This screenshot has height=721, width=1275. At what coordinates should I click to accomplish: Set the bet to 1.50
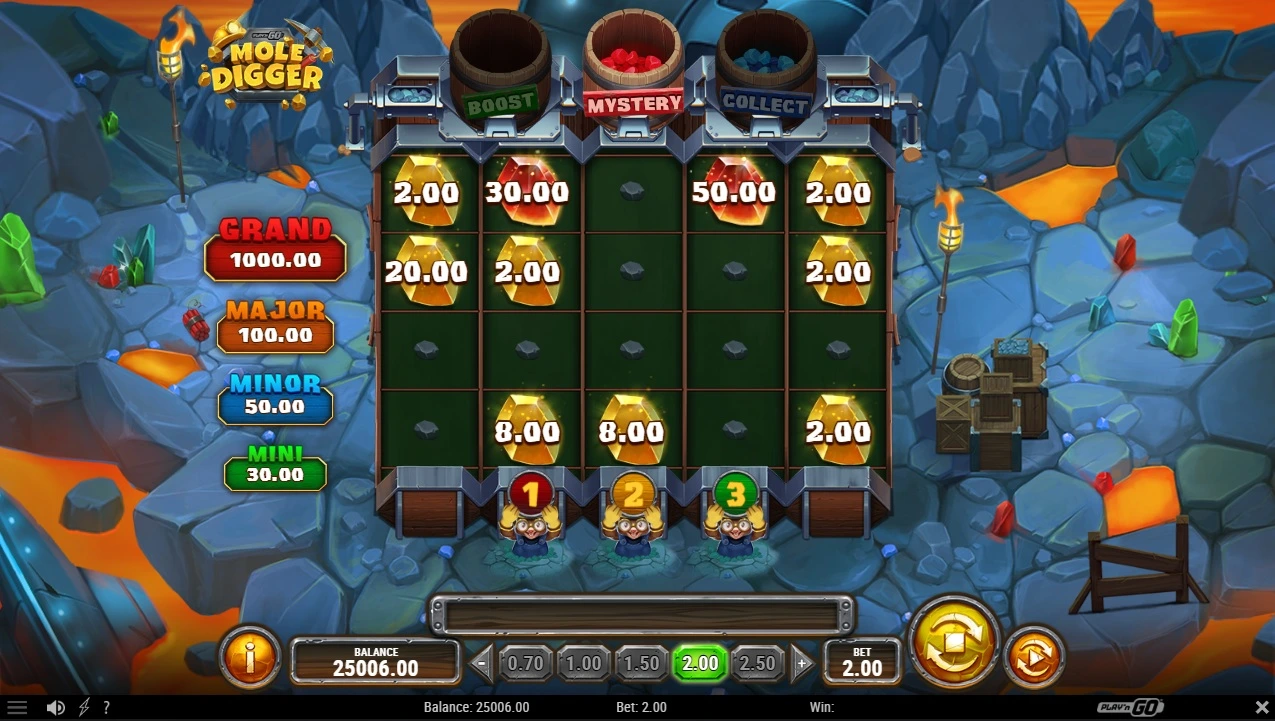642,663
